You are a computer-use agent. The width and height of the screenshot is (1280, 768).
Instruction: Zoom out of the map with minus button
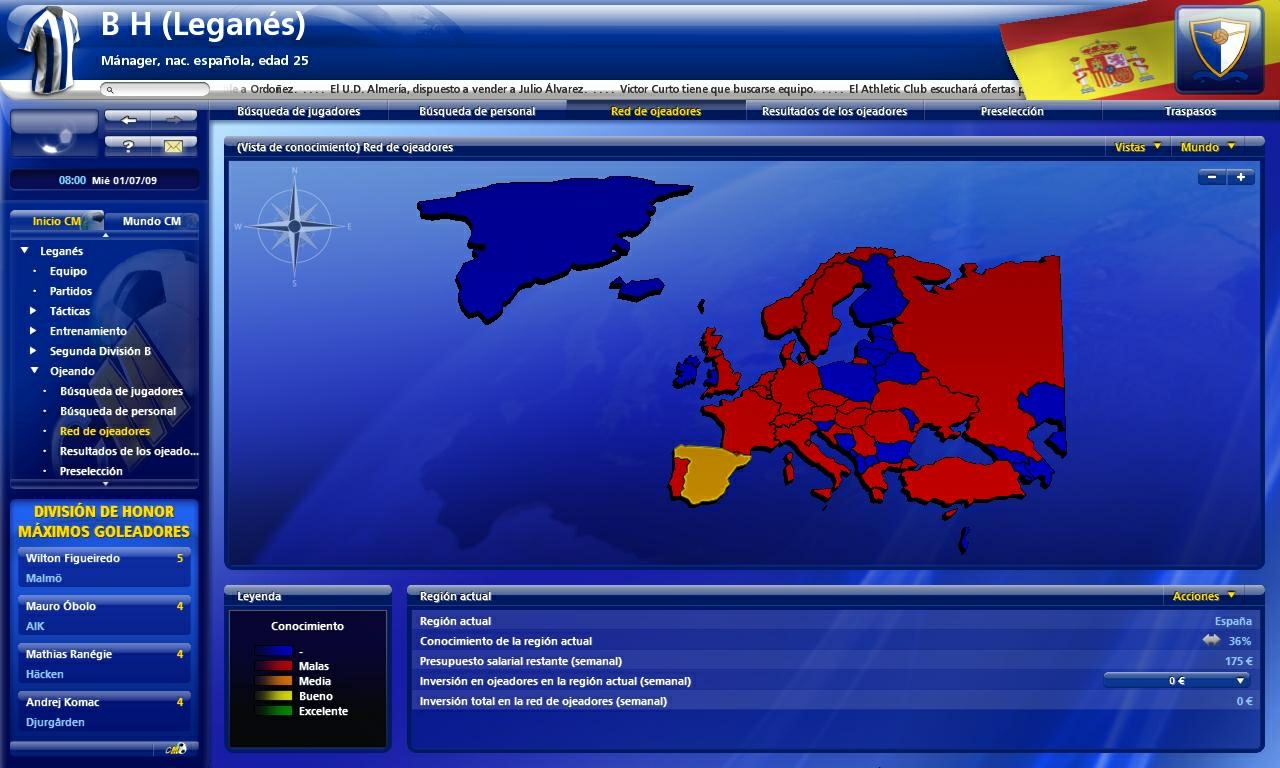1211,177
